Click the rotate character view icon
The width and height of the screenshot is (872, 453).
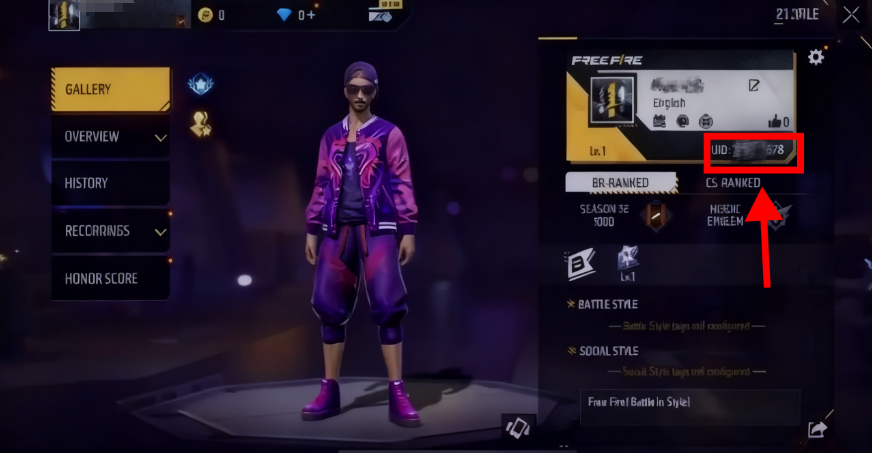click(517, 427)
